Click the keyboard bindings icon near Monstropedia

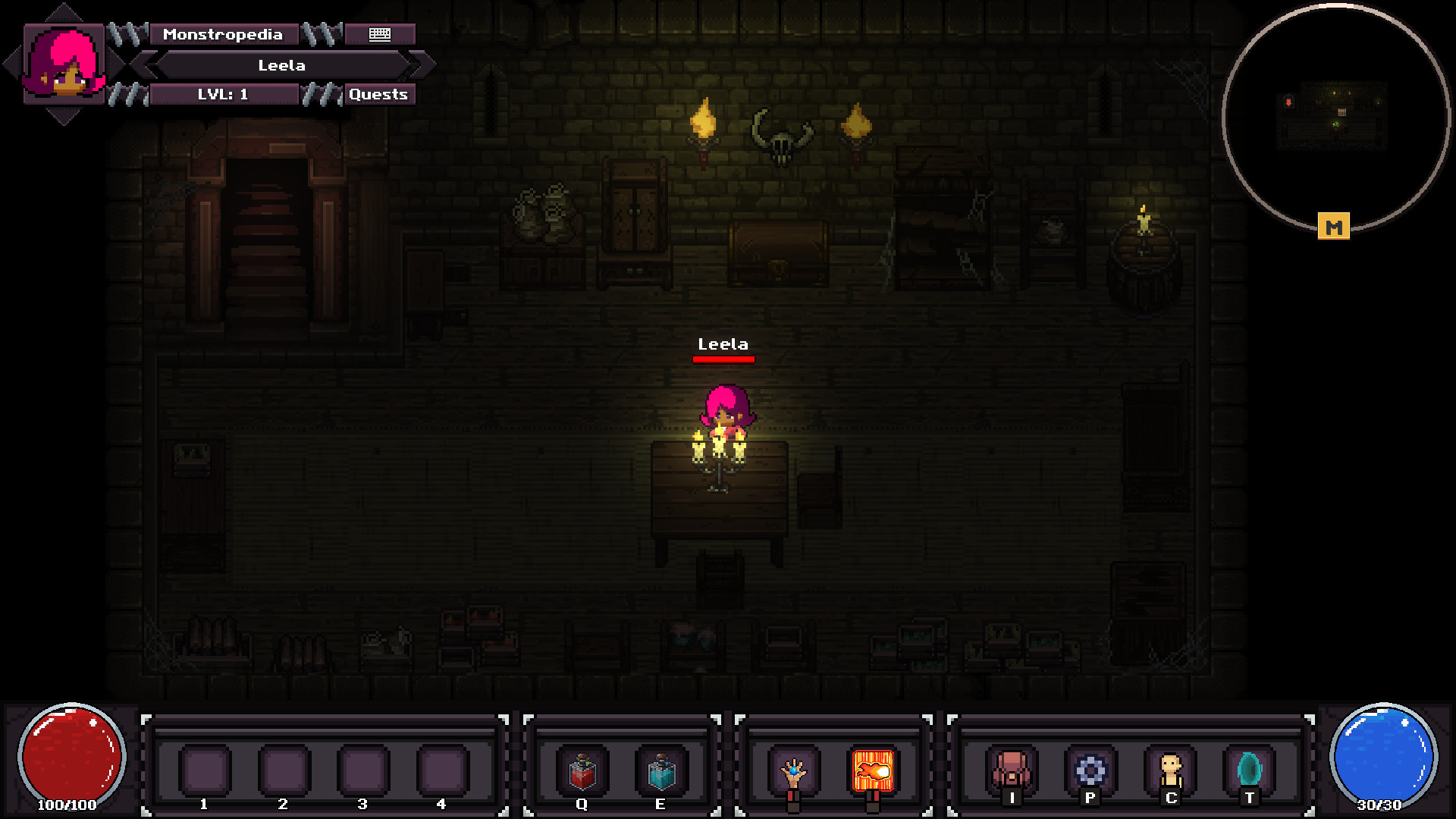379,34
